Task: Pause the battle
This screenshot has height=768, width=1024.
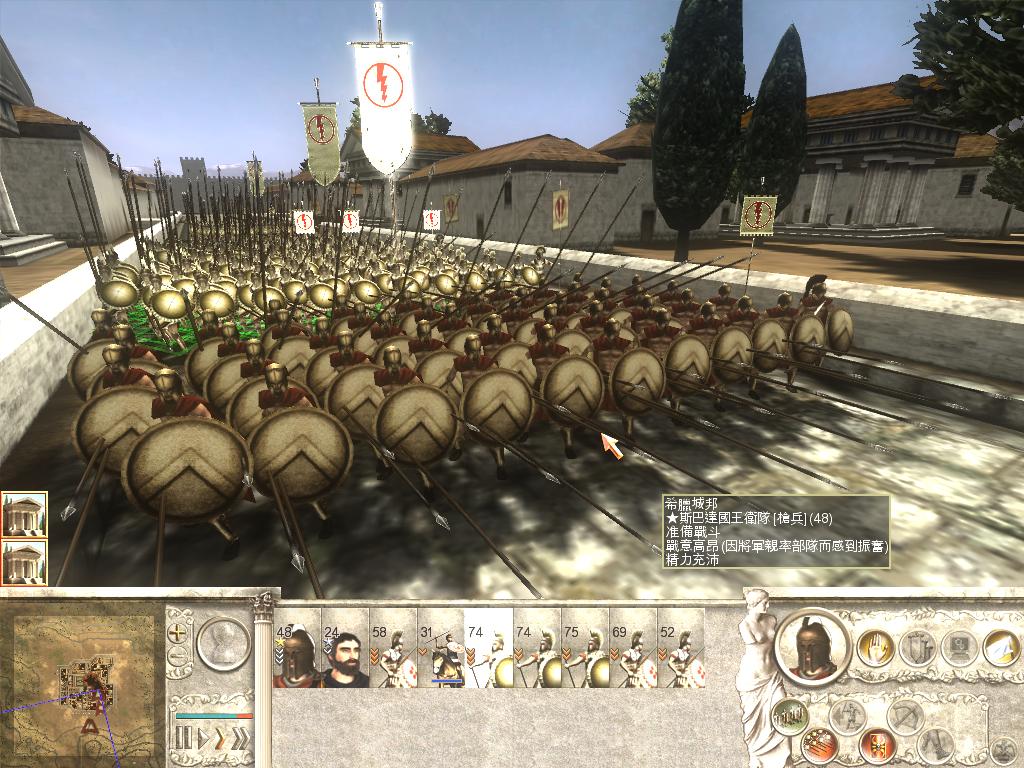Action: (x=183, y=740)
